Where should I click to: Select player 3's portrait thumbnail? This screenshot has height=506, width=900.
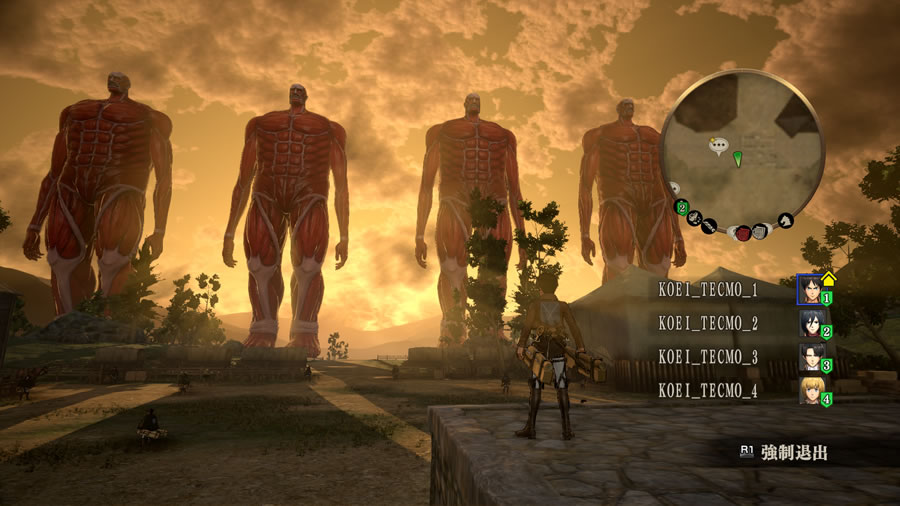point(810,357)
